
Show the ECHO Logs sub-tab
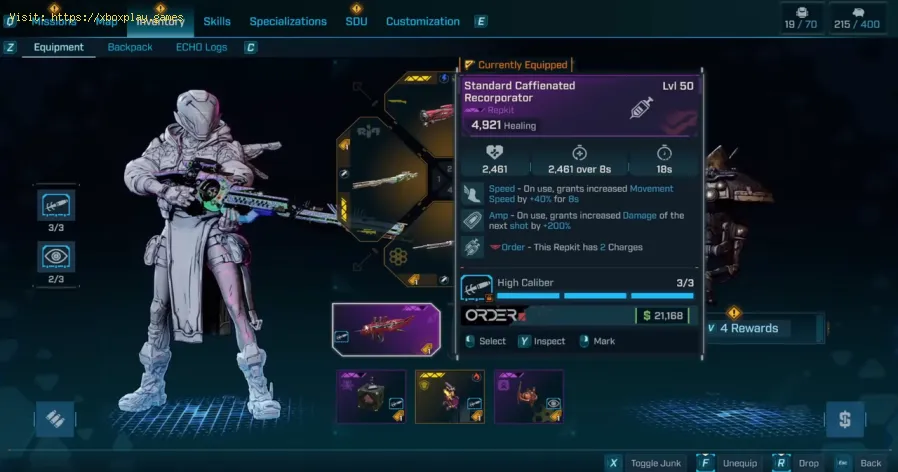201,47
